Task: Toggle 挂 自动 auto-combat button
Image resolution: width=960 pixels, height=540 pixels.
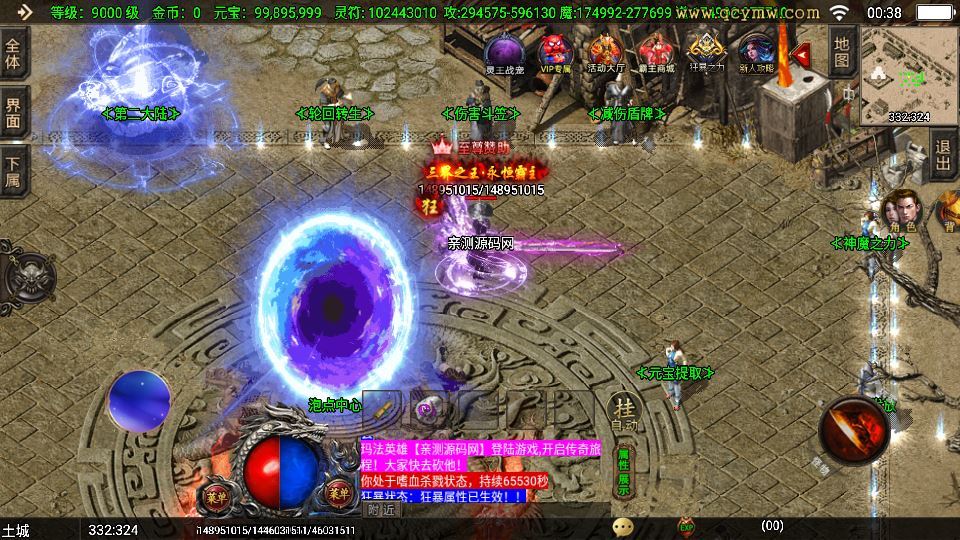Action: pos(624,412)
